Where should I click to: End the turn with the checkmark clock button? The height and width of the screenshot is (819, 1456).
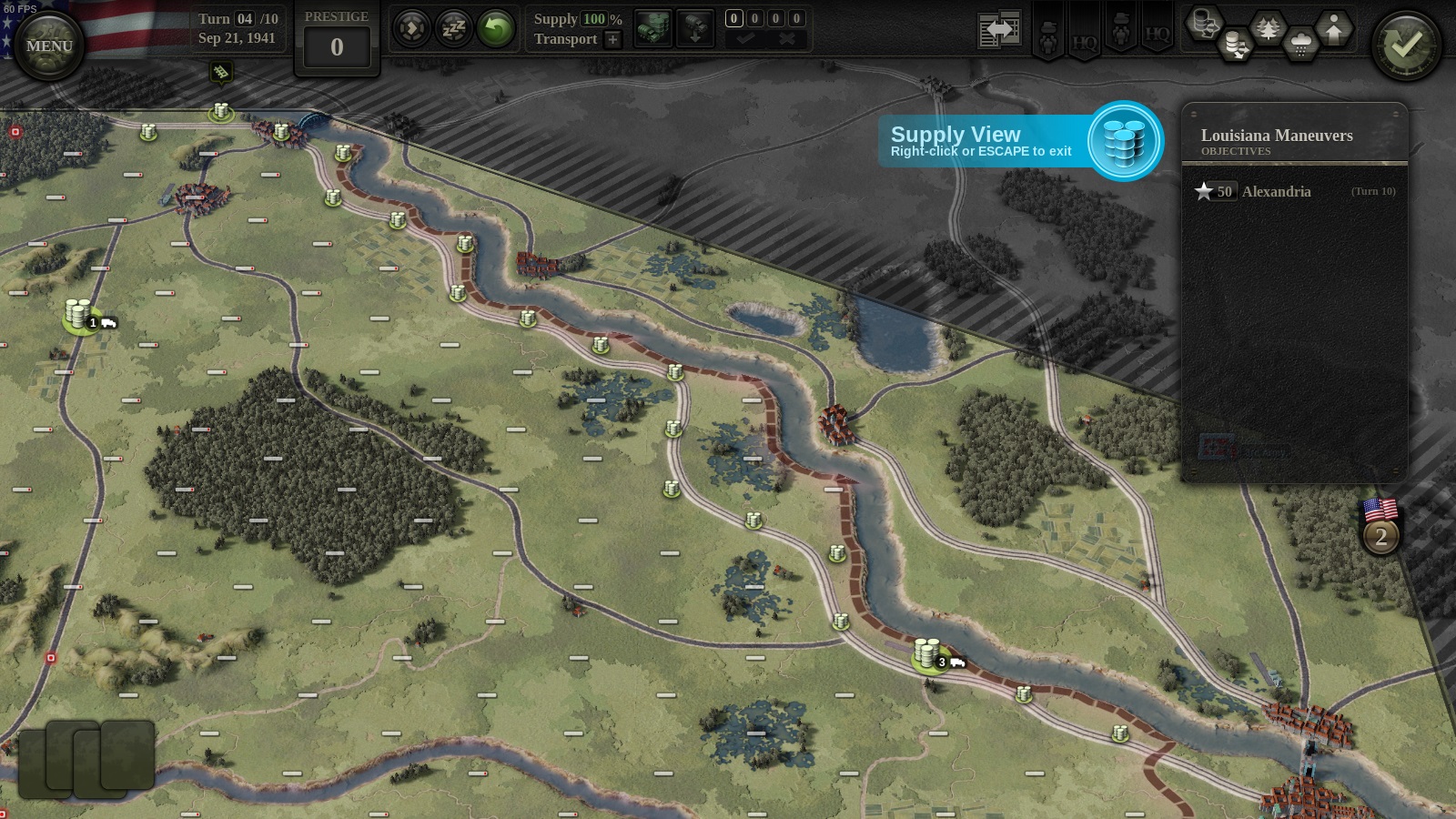[x=1406, y=45]
